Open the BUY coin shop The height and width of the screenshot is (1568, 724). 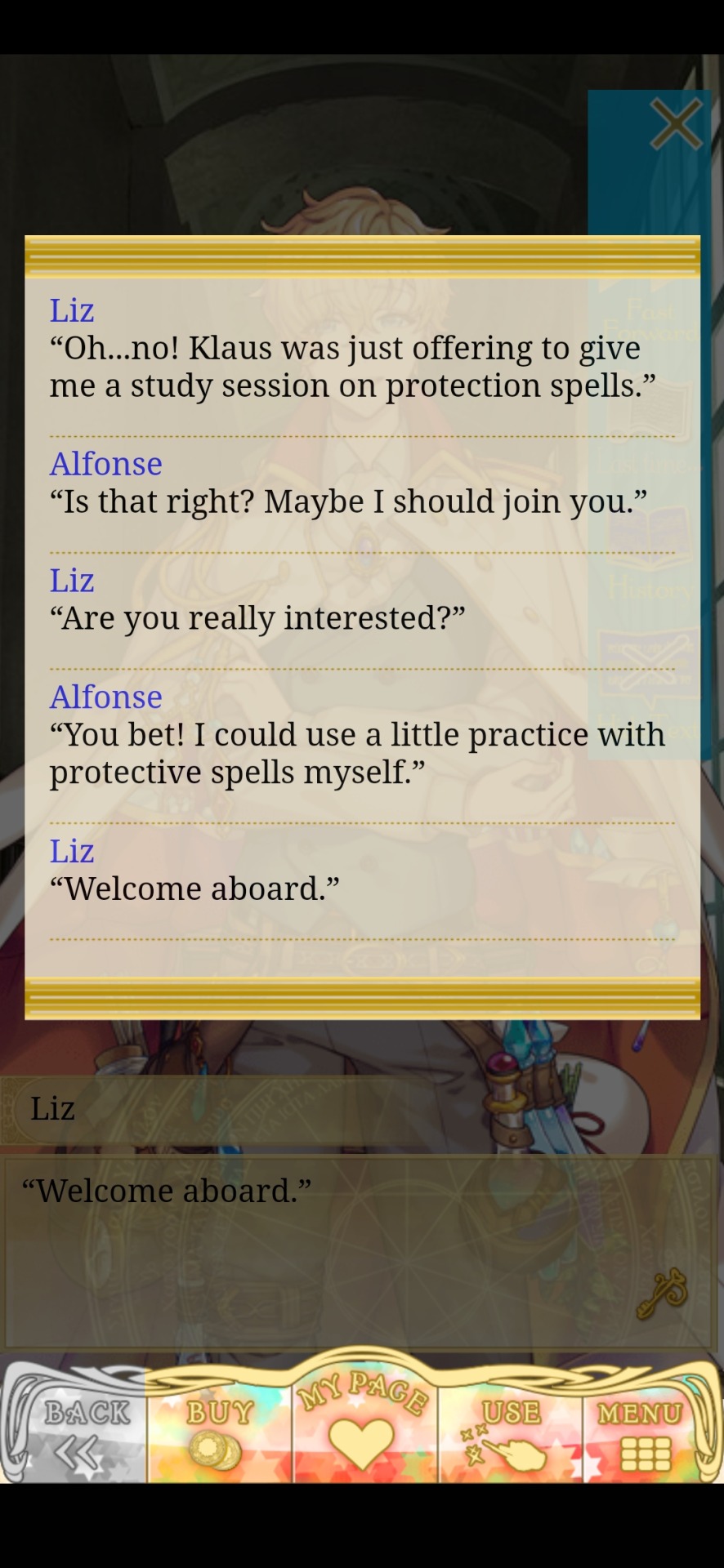click(x=218, y=1434)
